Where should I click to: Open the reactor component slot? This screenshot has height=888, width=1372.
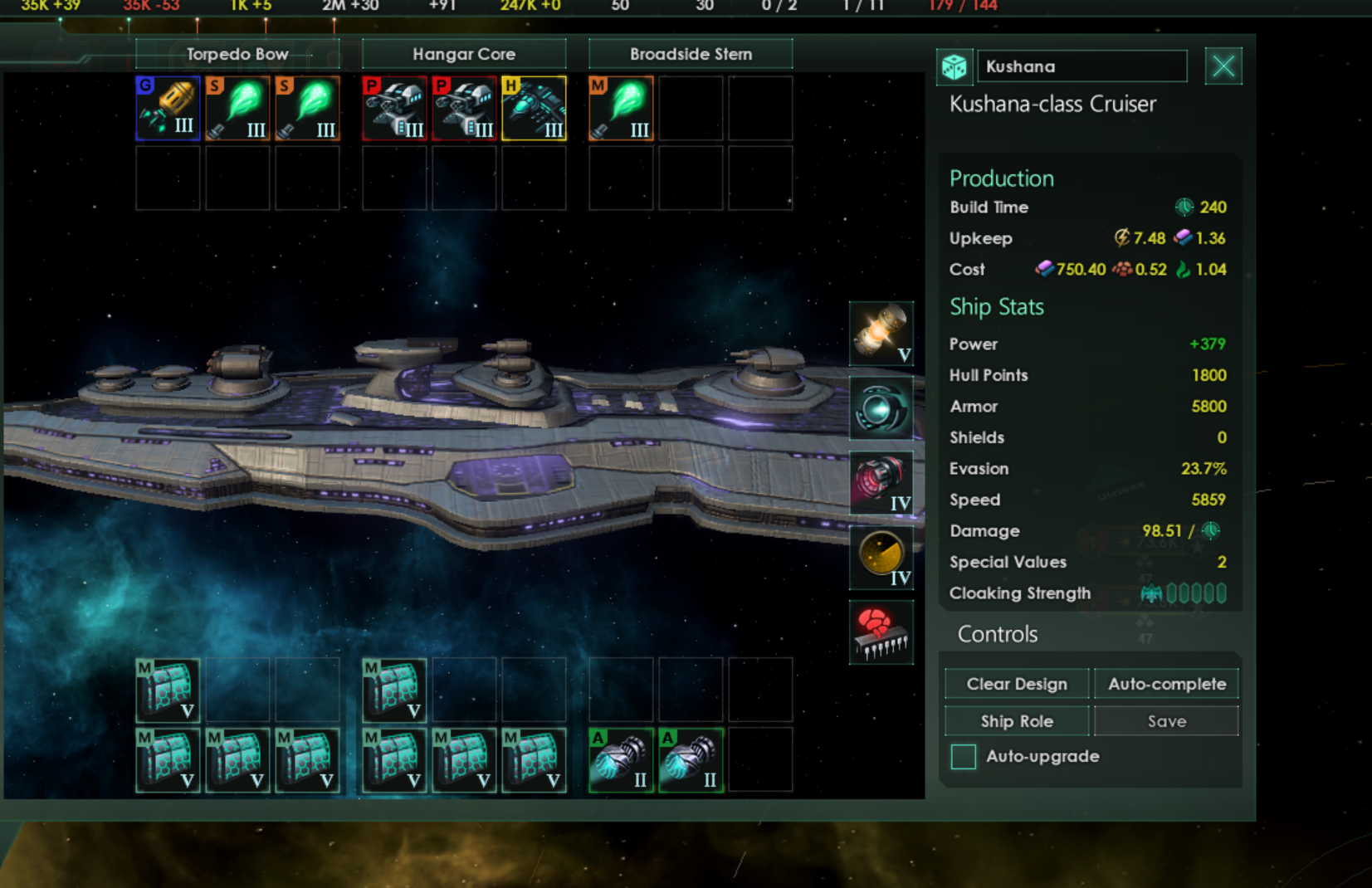pos(881,334)
